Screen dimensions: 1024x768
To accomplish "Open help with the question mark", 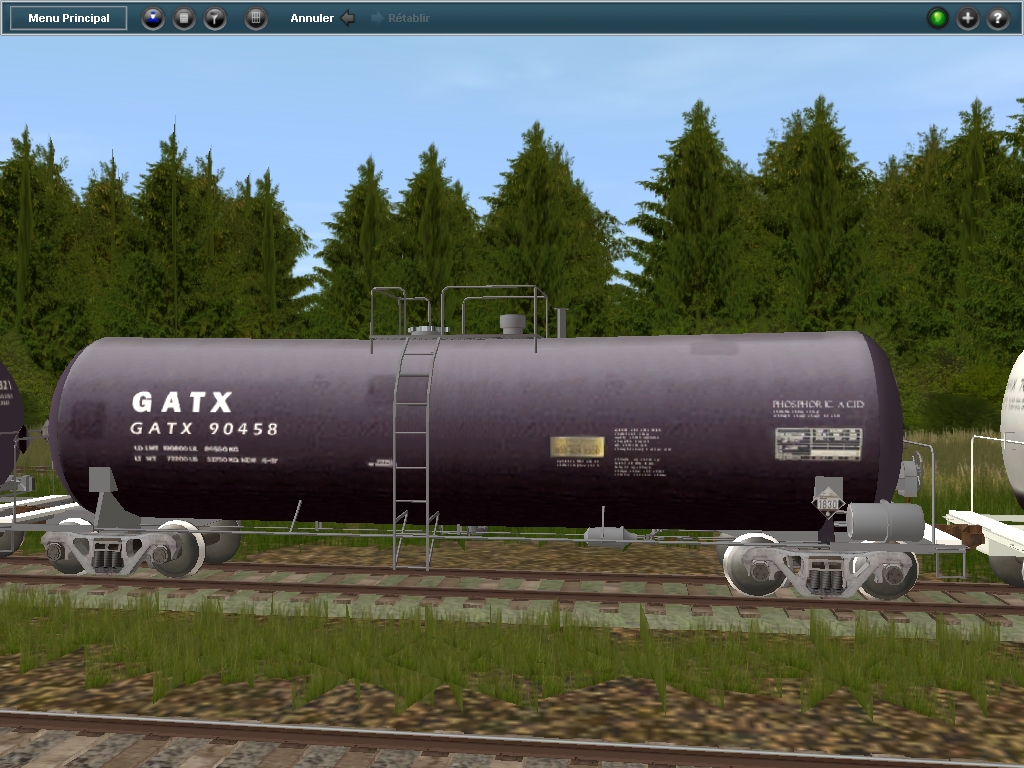I will pos(998,18).
